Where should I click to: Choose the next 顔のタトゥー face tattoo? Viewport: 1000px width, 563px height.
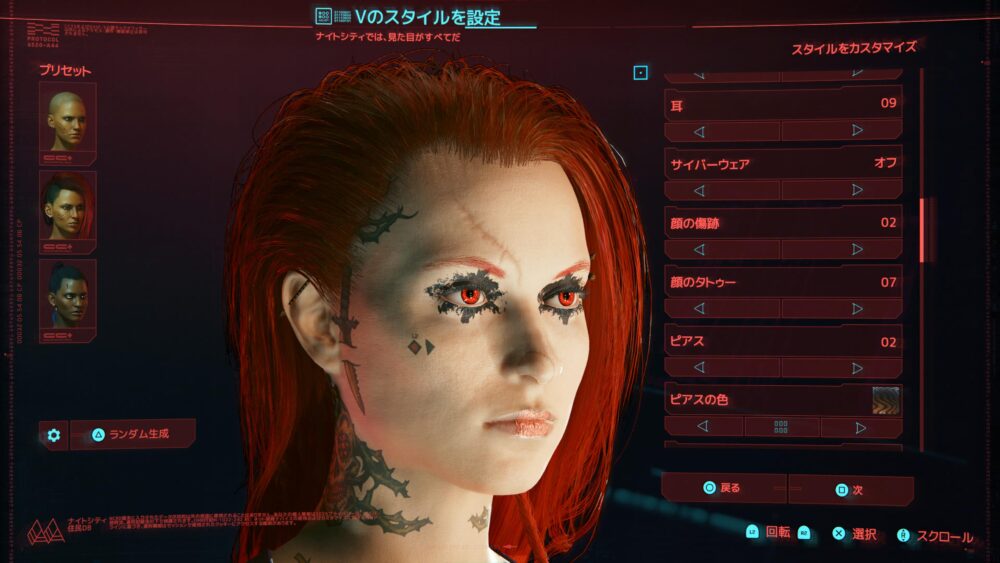[x=857, y=309]
